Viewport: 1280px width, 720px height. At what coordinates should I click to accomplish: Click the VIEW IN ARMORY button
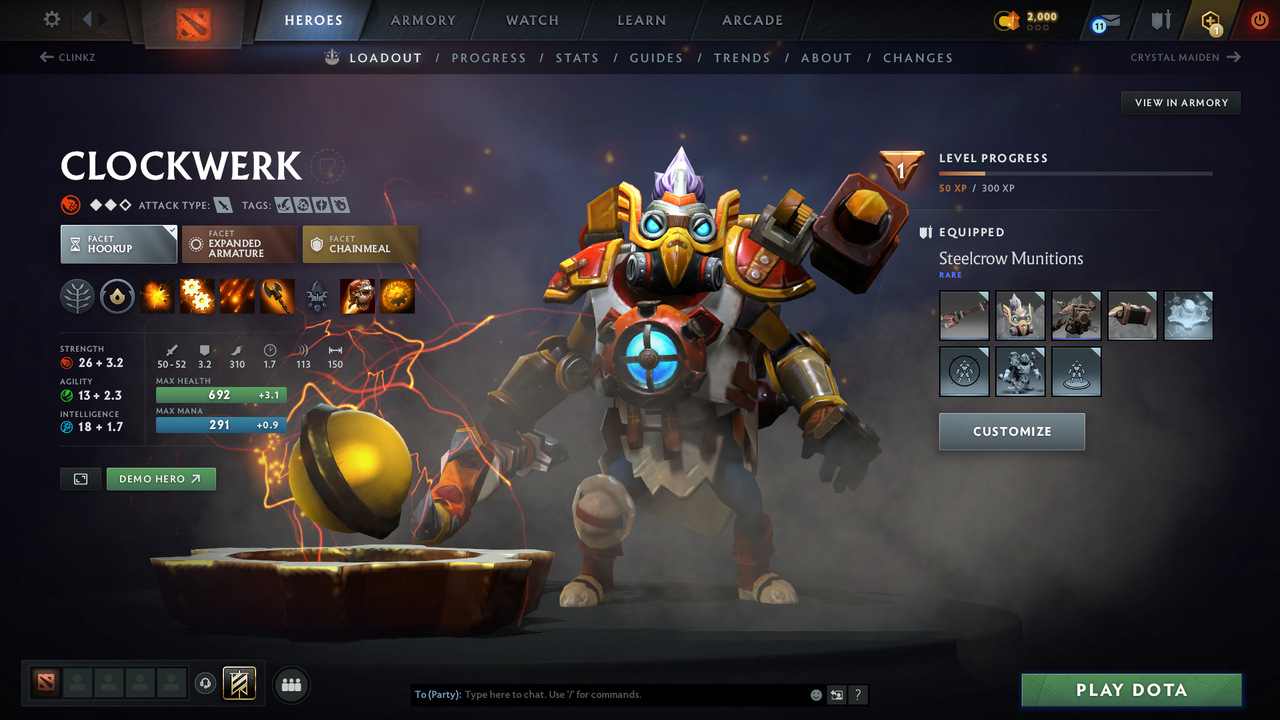[x=1180, y=102]
